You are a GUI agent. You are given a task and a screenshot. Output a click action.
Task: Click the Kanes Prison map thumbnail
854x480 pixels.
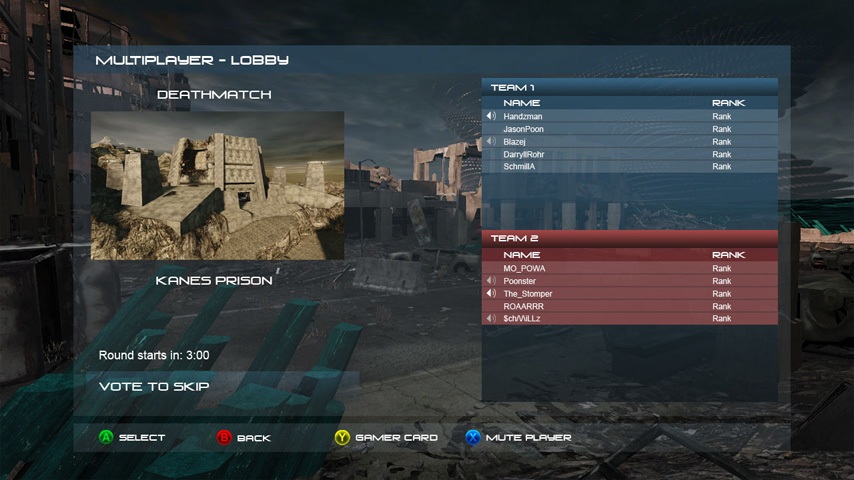pos(217,185)
